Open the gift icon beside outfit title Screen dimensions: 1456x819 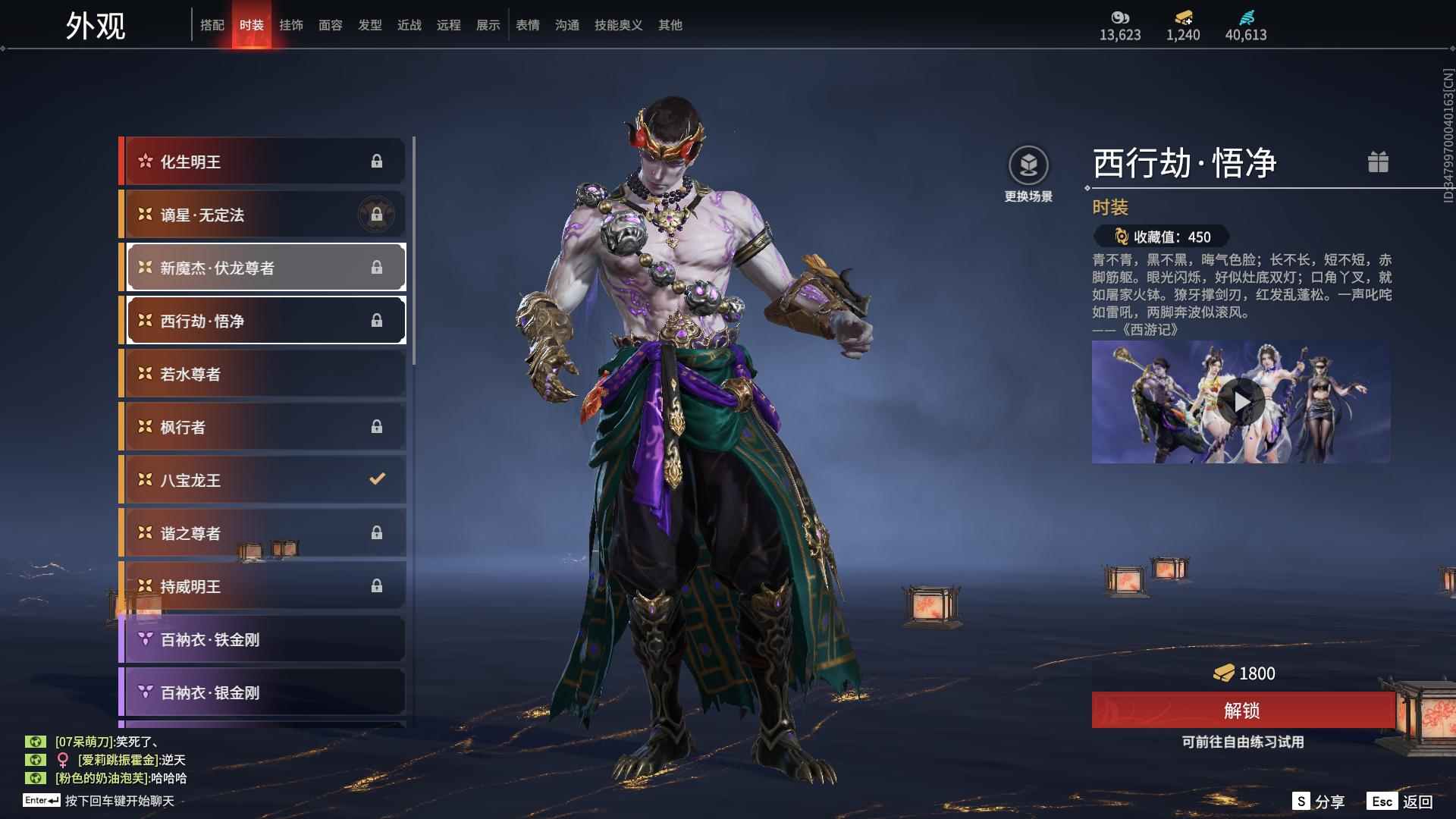[1378, 162]
